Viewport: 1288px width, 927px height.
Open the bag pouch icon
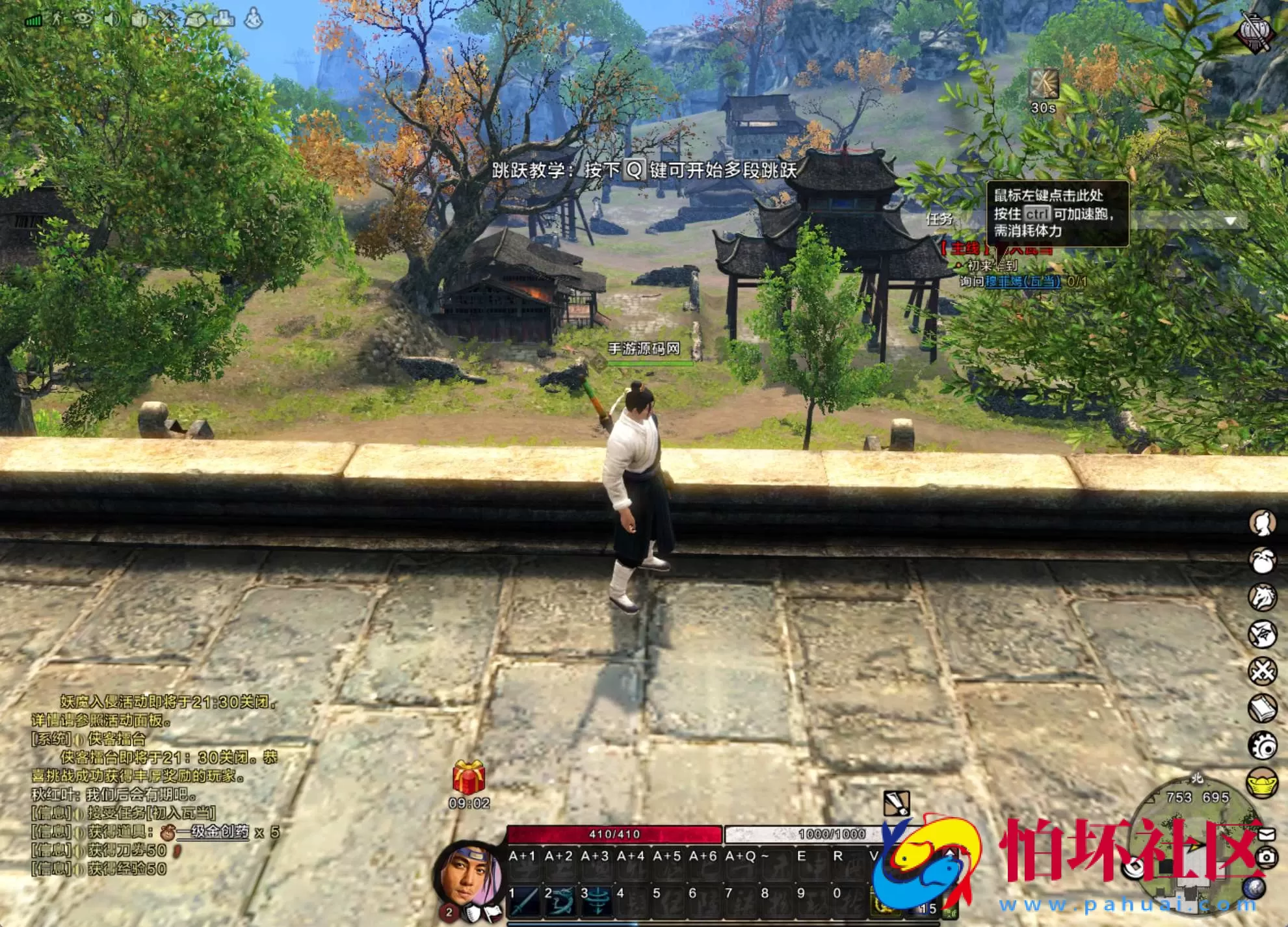[x=1263, y=560]
